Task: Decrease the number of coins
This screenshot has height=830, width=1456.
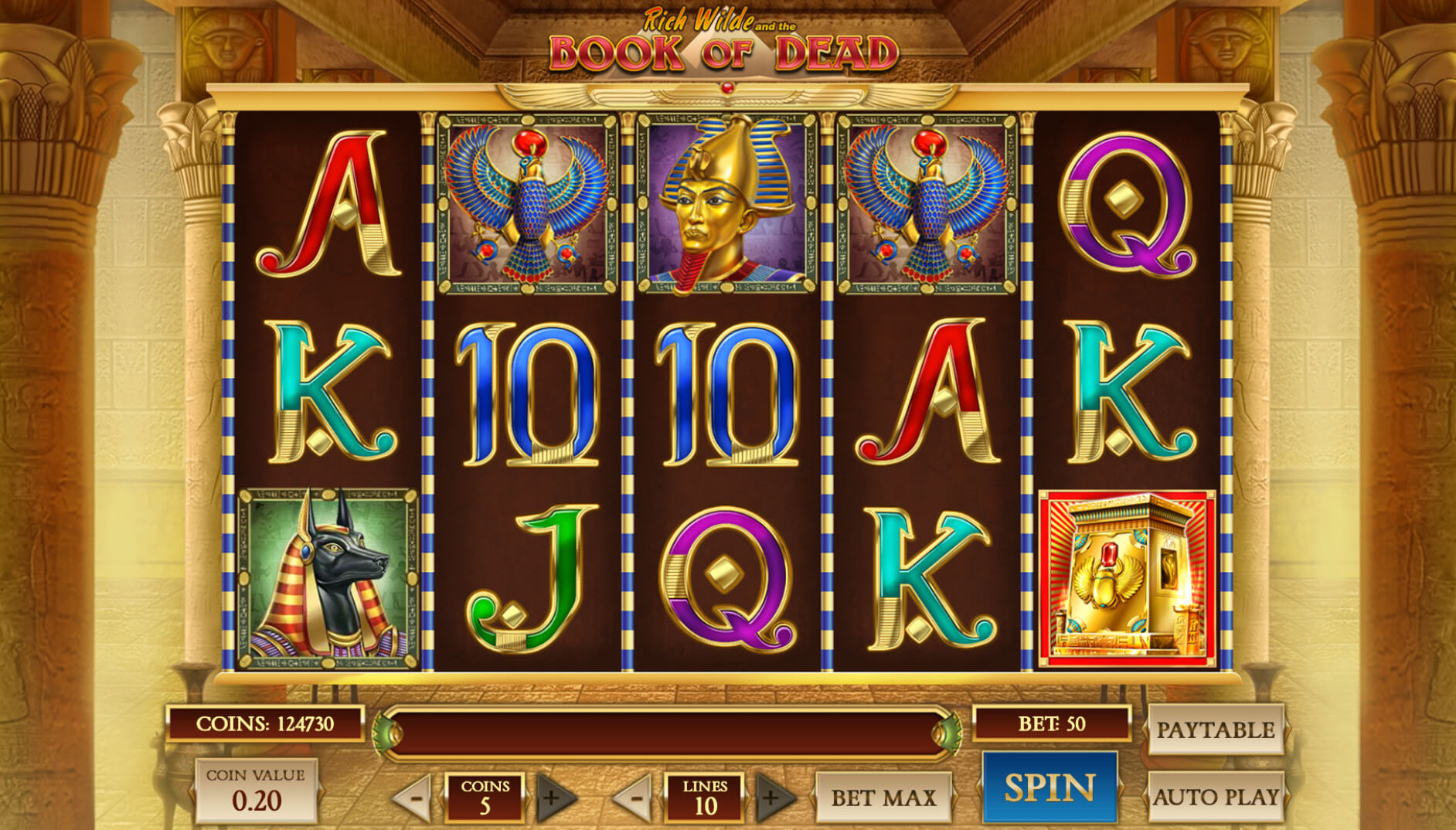Action: point(413,797)
